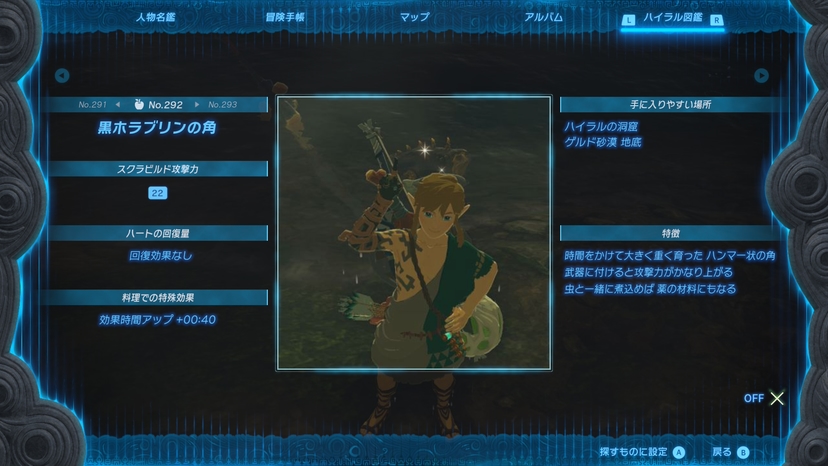Toggle the OFF camera sensor indicator

765,398
